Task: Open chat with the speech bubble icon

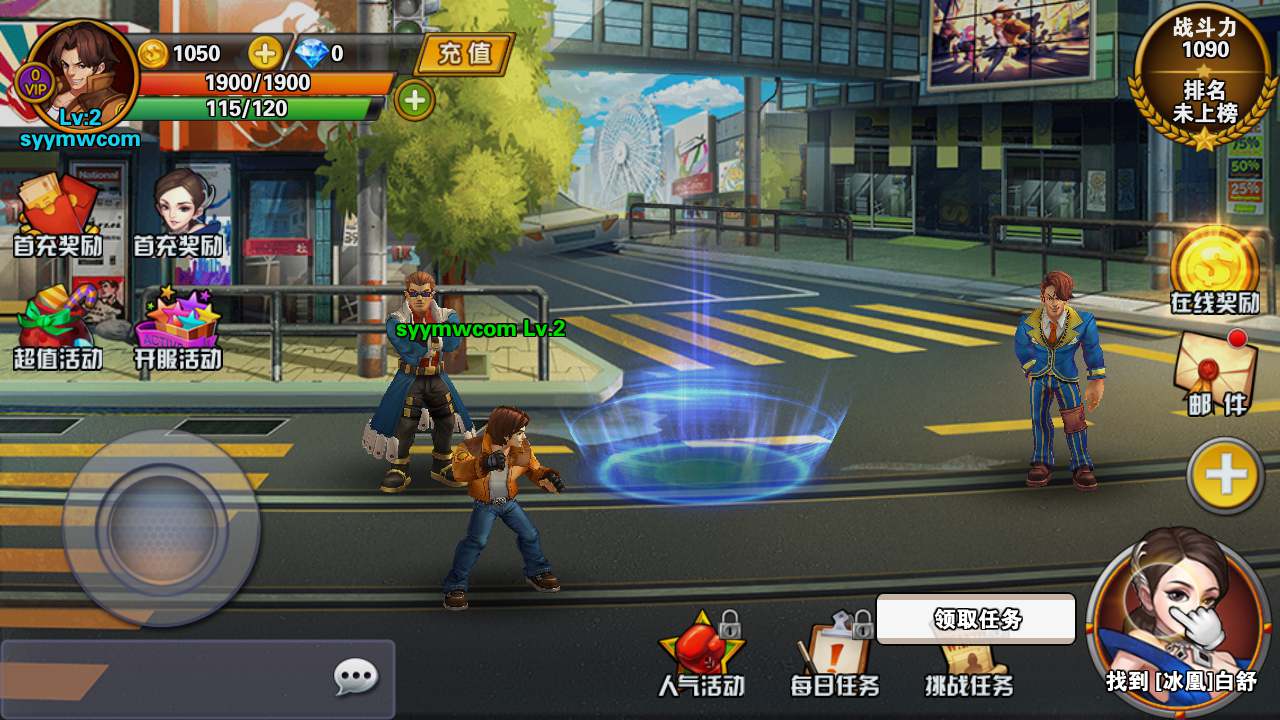Action: tap(355, 679)
